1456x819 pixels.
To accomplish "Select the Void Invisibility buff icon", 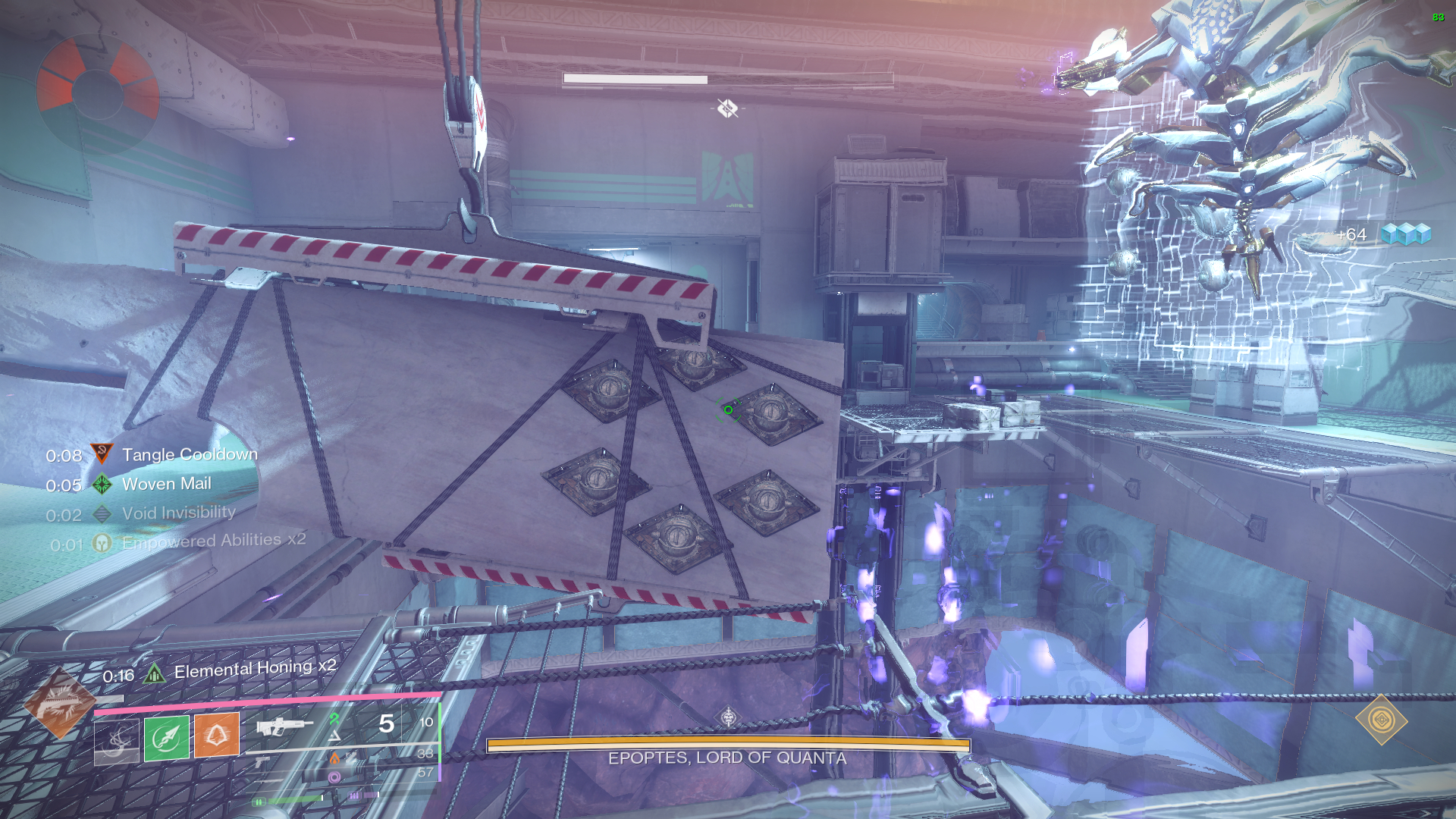I will (102, 514).
